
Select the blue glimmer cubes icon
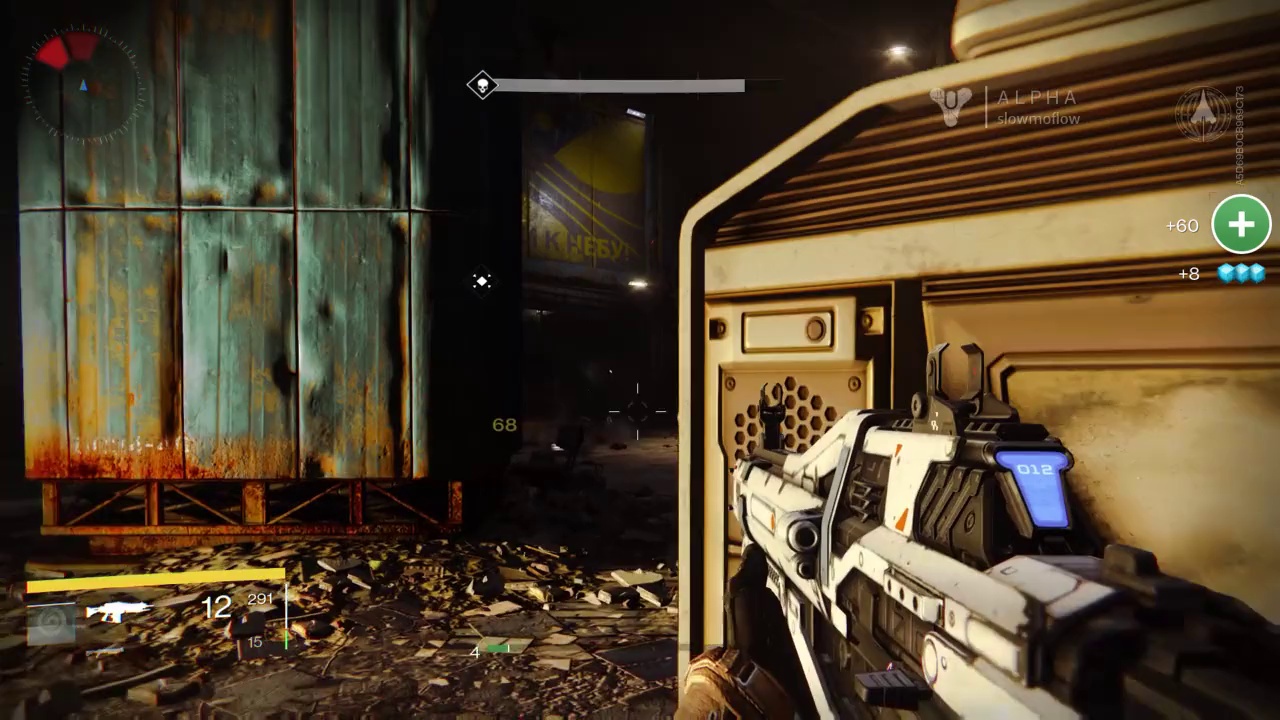tap(1241, 273)
